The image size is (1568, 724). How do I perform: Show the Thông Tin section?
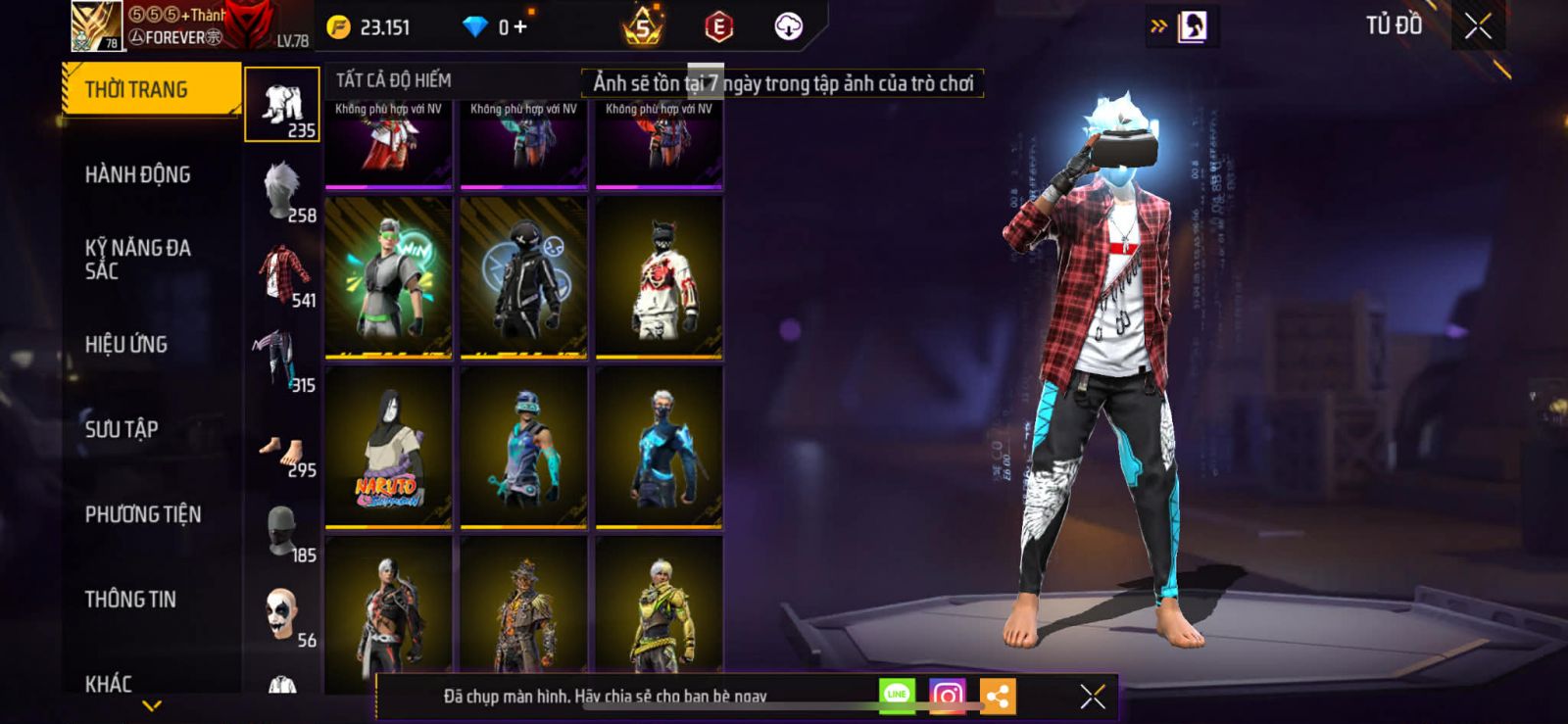point(130,600)
